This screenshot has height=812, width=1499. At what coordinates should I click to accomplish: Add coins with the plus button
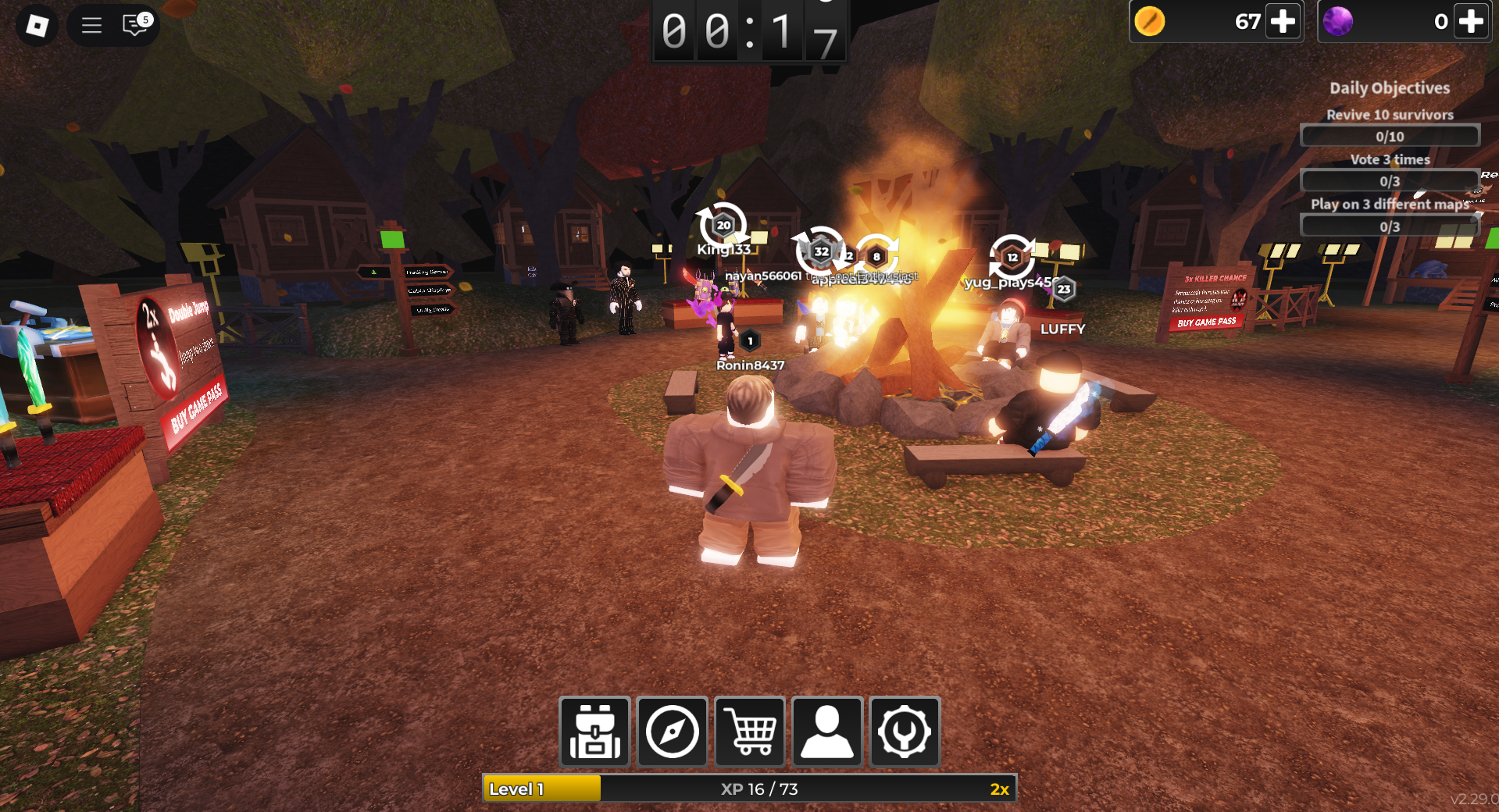pyautogui.click(x=1283, y=22)
